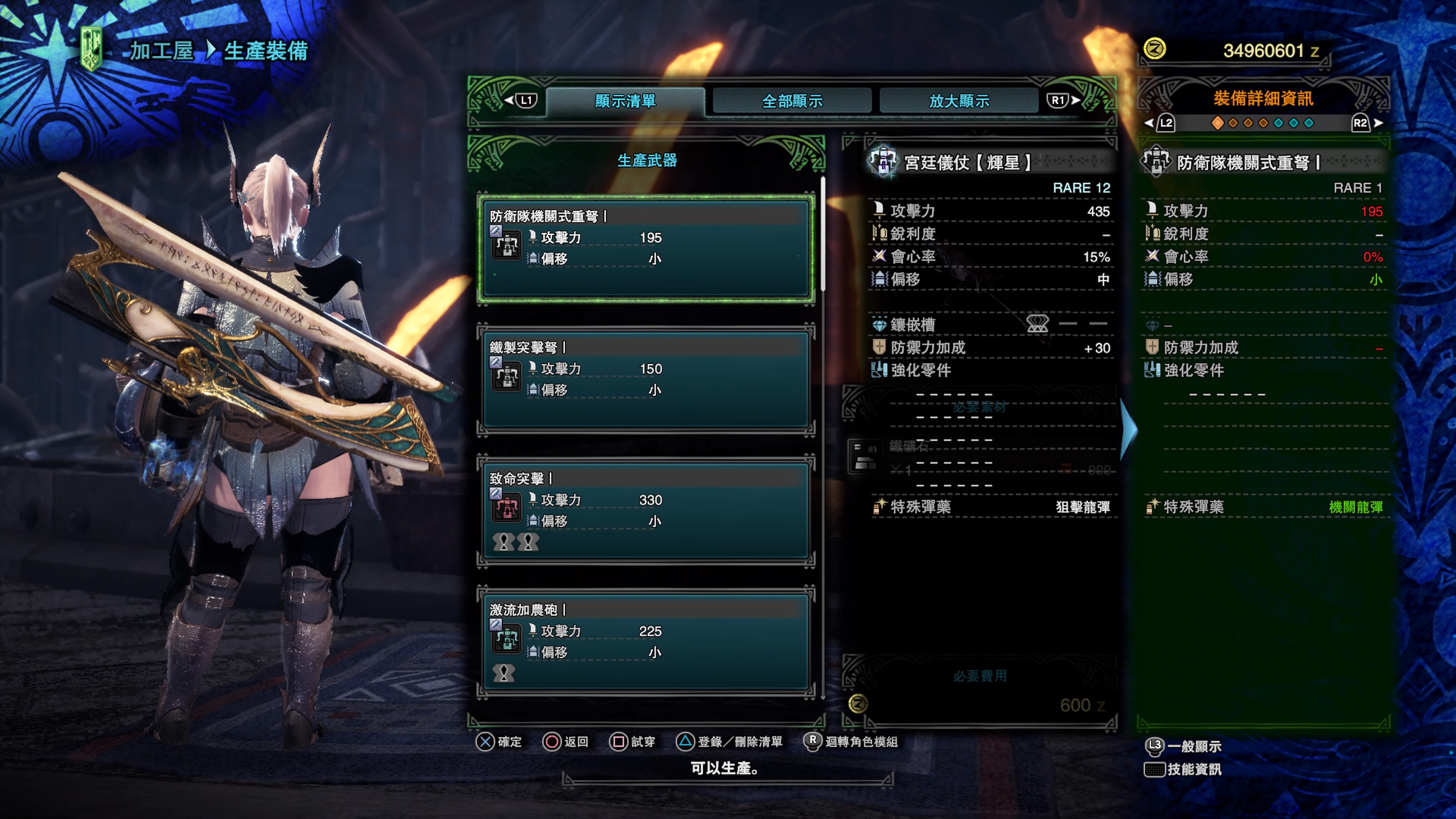The width and height of the screenshot is (1456, 819).
Task: Open the 全部顯示 tab
Action: click(792, 101)
